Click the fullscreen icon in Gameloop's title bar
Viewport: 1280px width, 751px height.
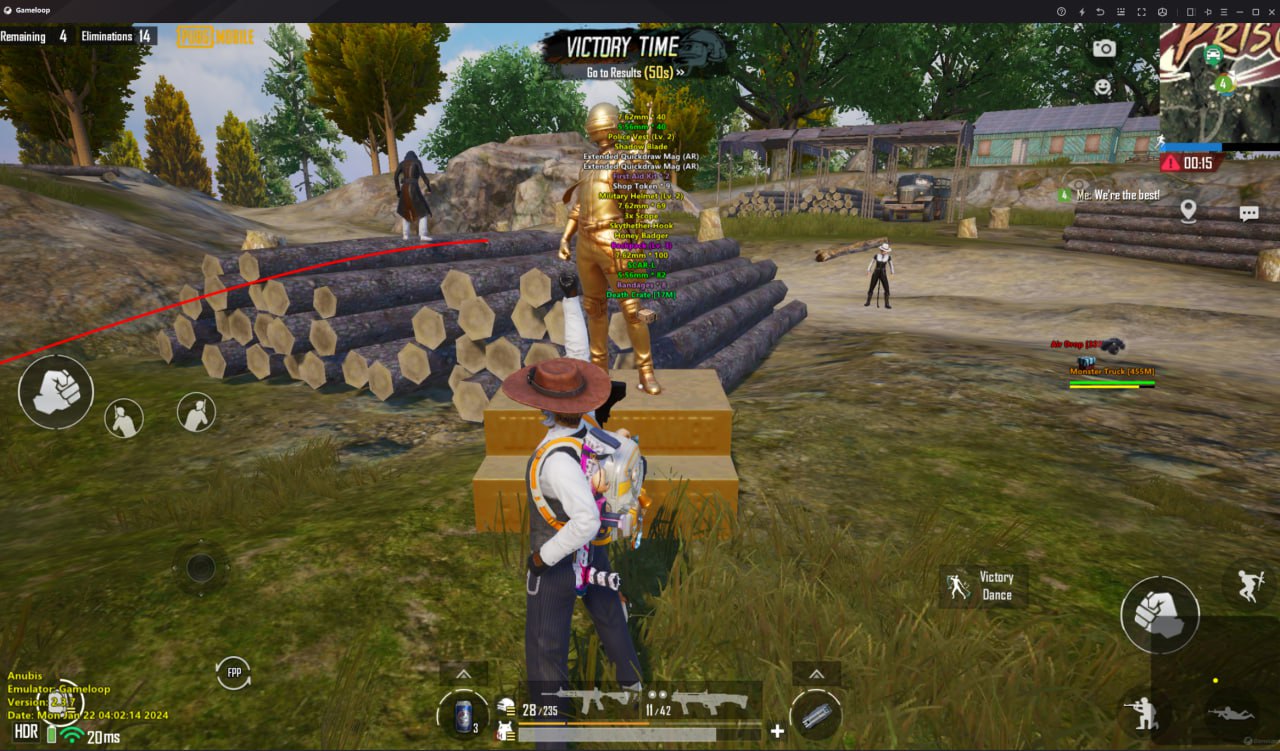[1140, 11]
